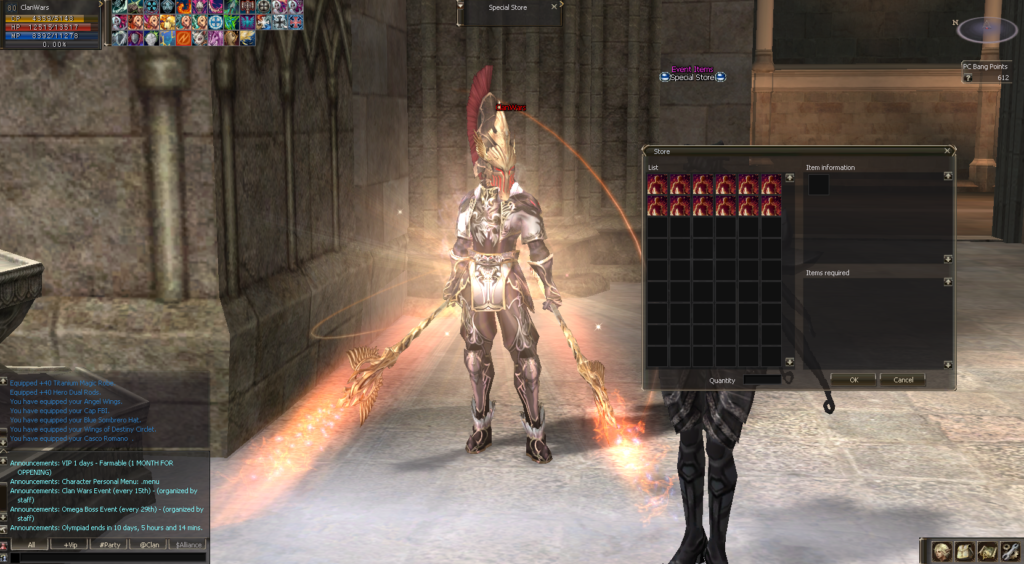Cancel the Store dialog
Viewport: 1024px width, 564px height.
903,380
